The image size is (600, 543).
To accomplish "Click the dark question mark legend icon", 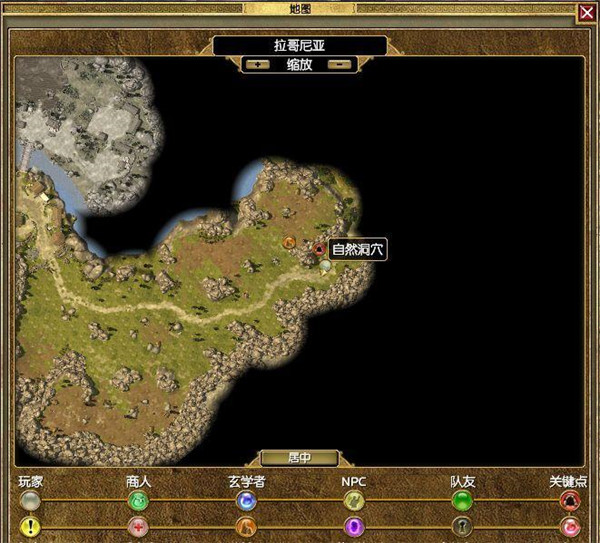I will pos(462,525).
